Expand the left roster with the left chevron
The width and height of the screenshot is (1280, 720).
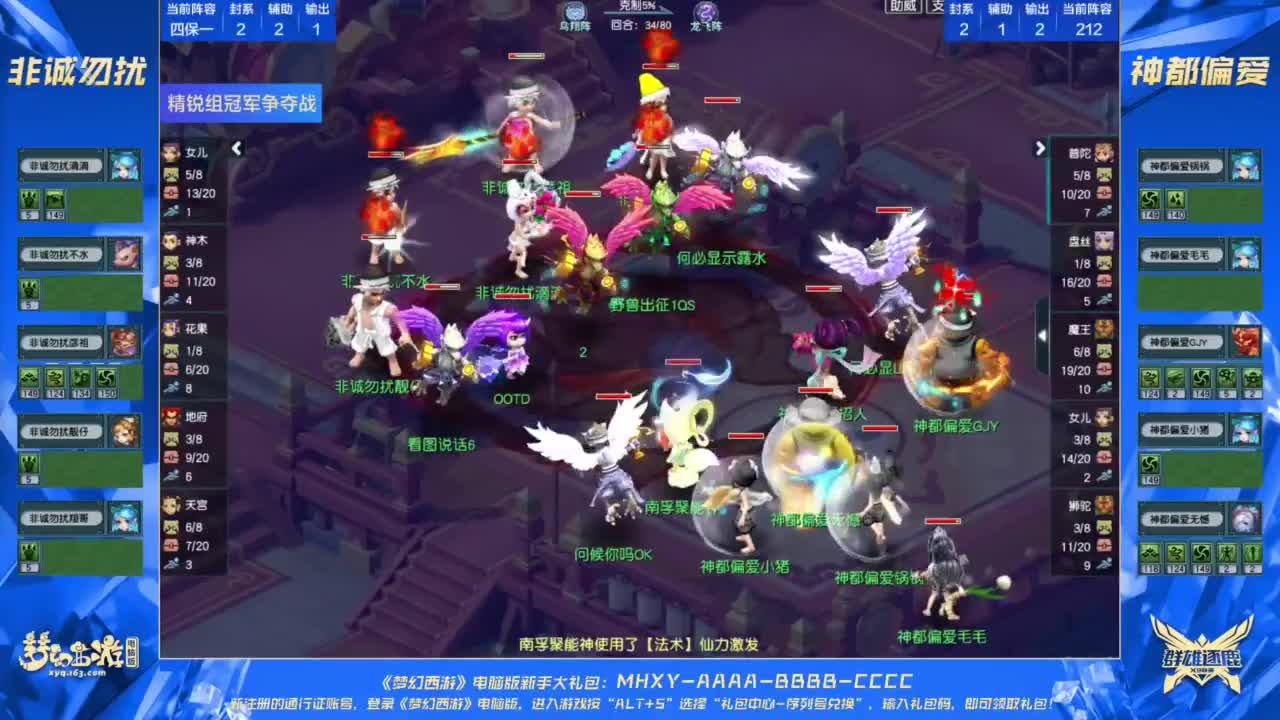(x=235, y=146)
